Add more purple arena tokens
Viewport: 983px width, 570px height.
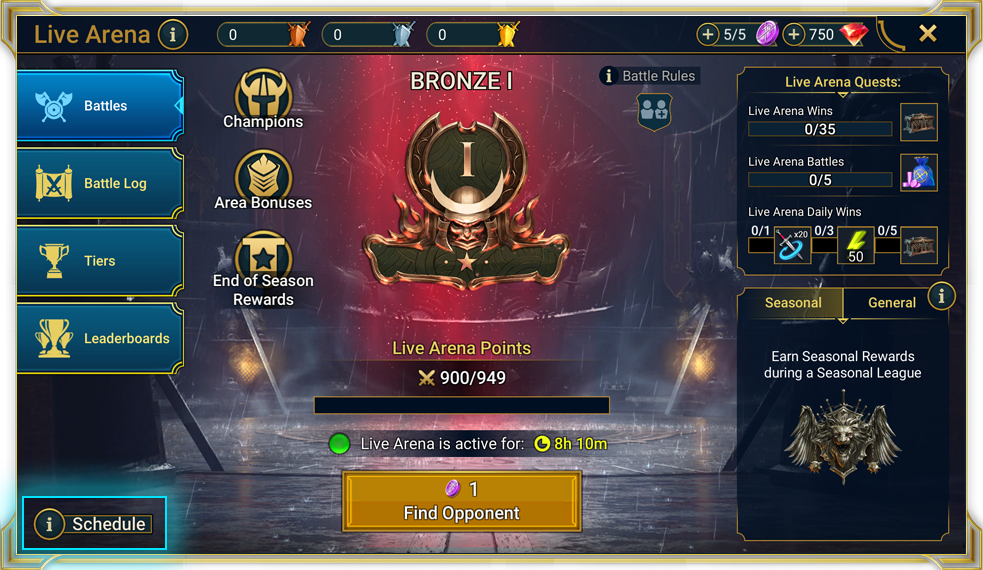[x=708, y=35]
